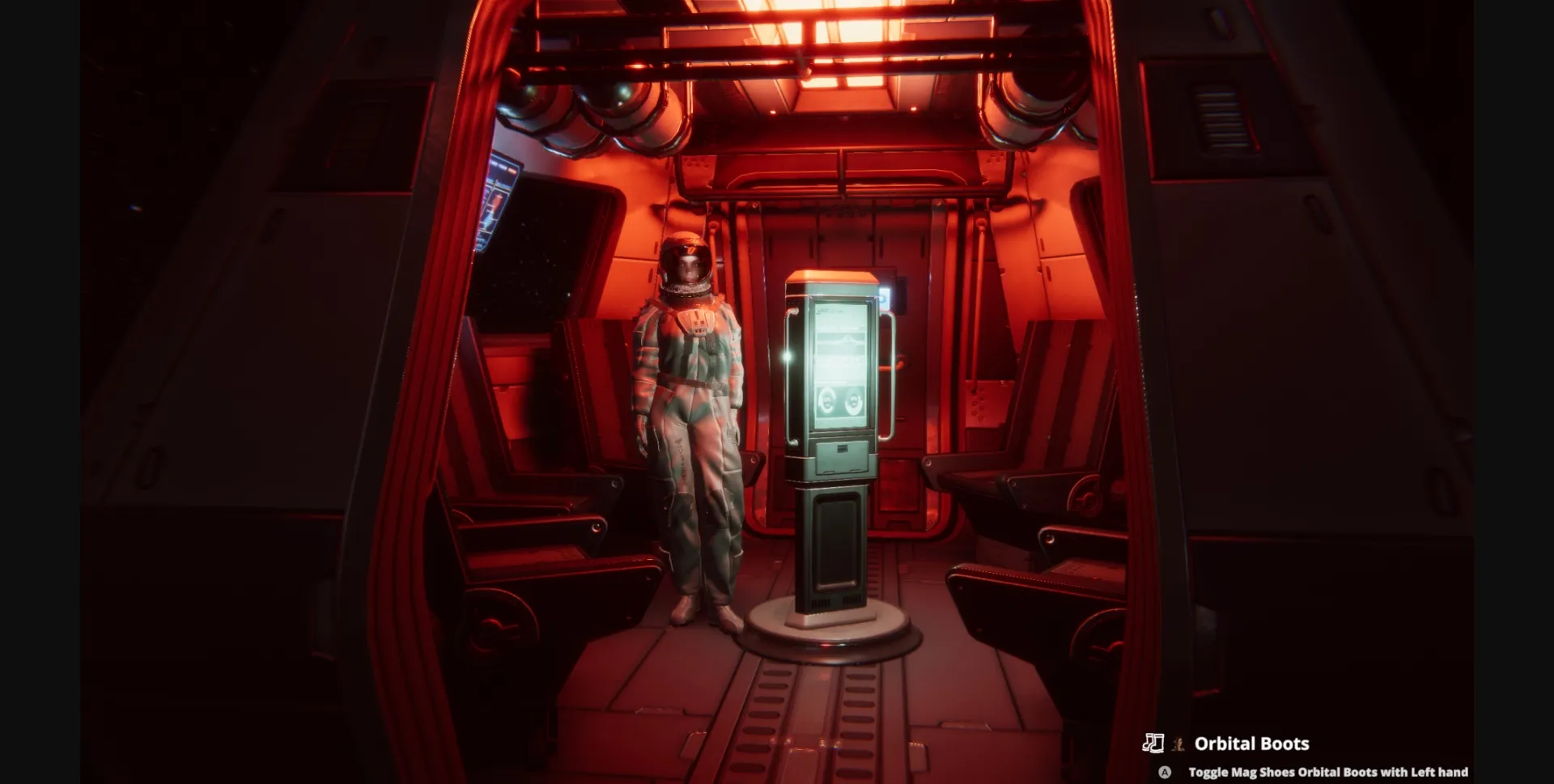Screen dimensions: 1554x784
Task: Switch to the middle tab on left monitor
Action: pyautogui.click(x=501, y=166)
